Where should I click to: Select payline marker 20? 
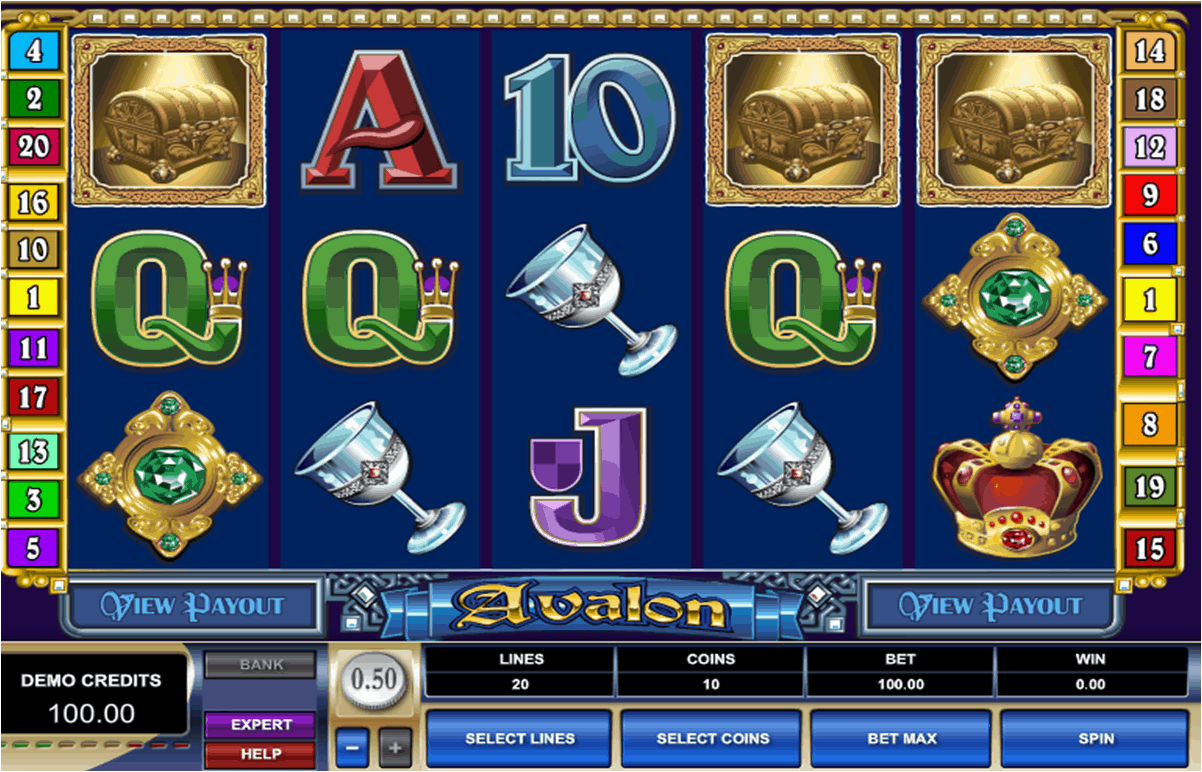click(33, 148)
